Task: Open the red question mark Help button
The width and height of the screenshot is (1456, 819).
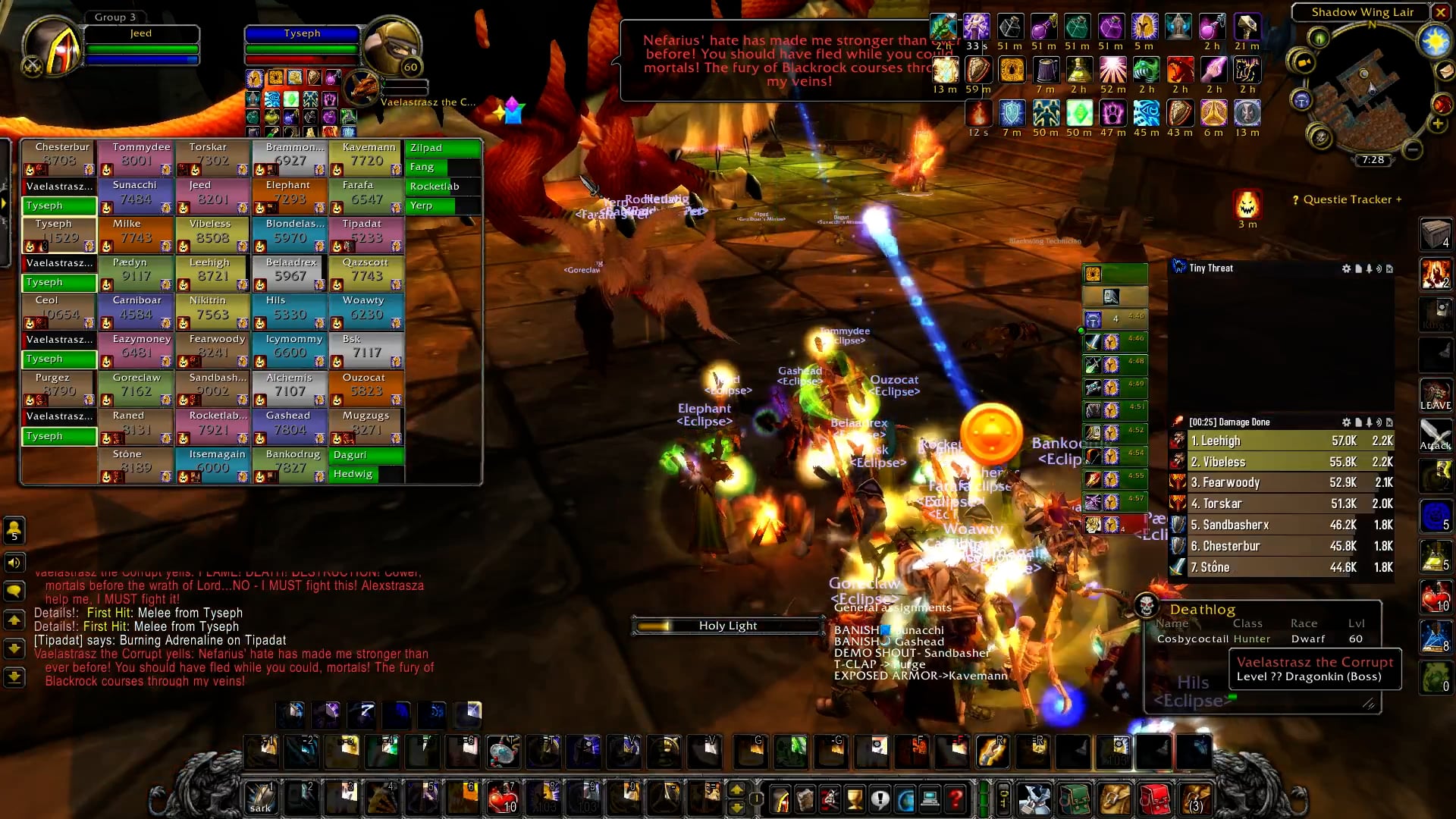Action: (955, 799)
